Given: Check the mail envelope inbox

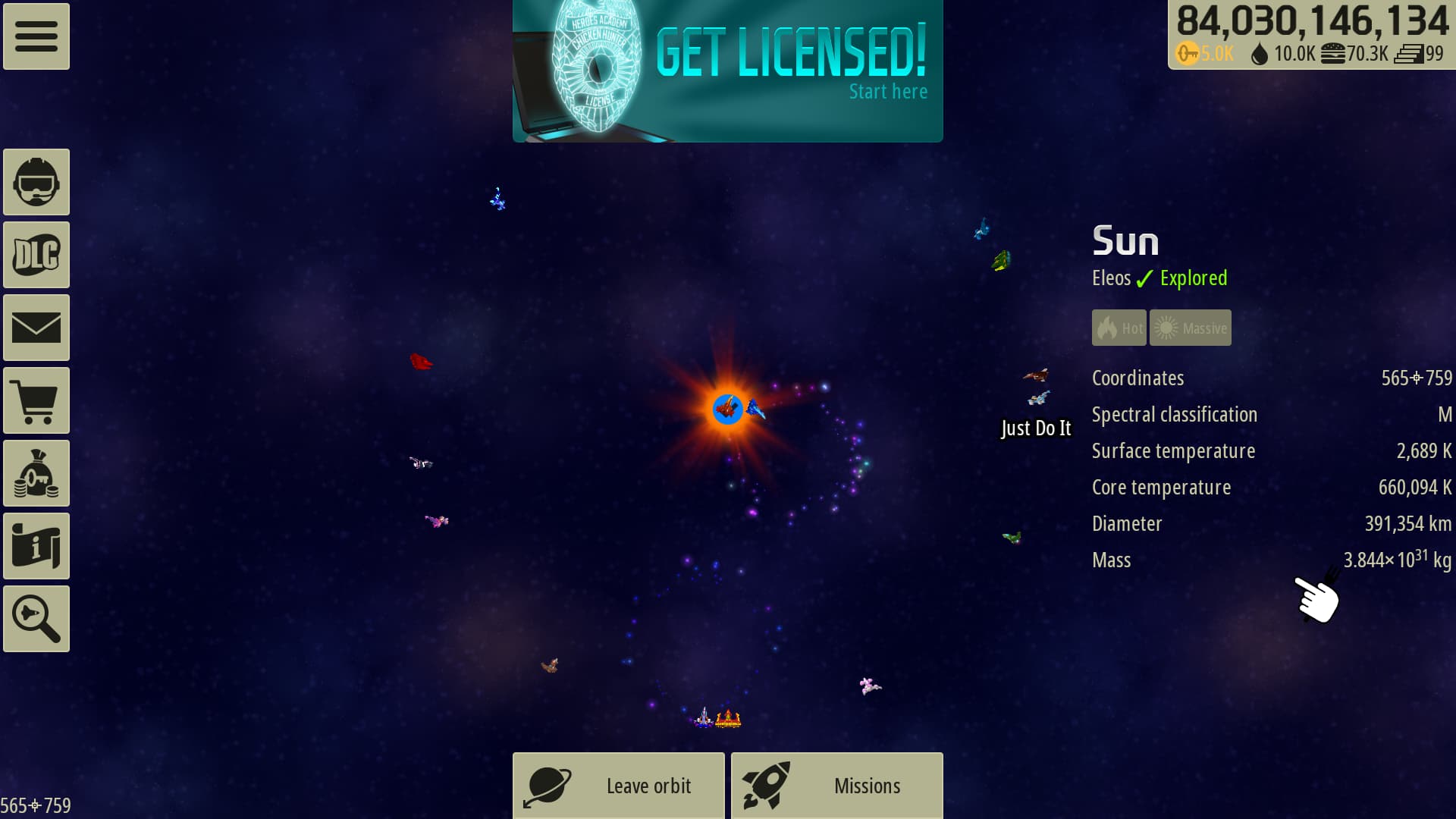Looking at the screenshot, I should point(36,328).
